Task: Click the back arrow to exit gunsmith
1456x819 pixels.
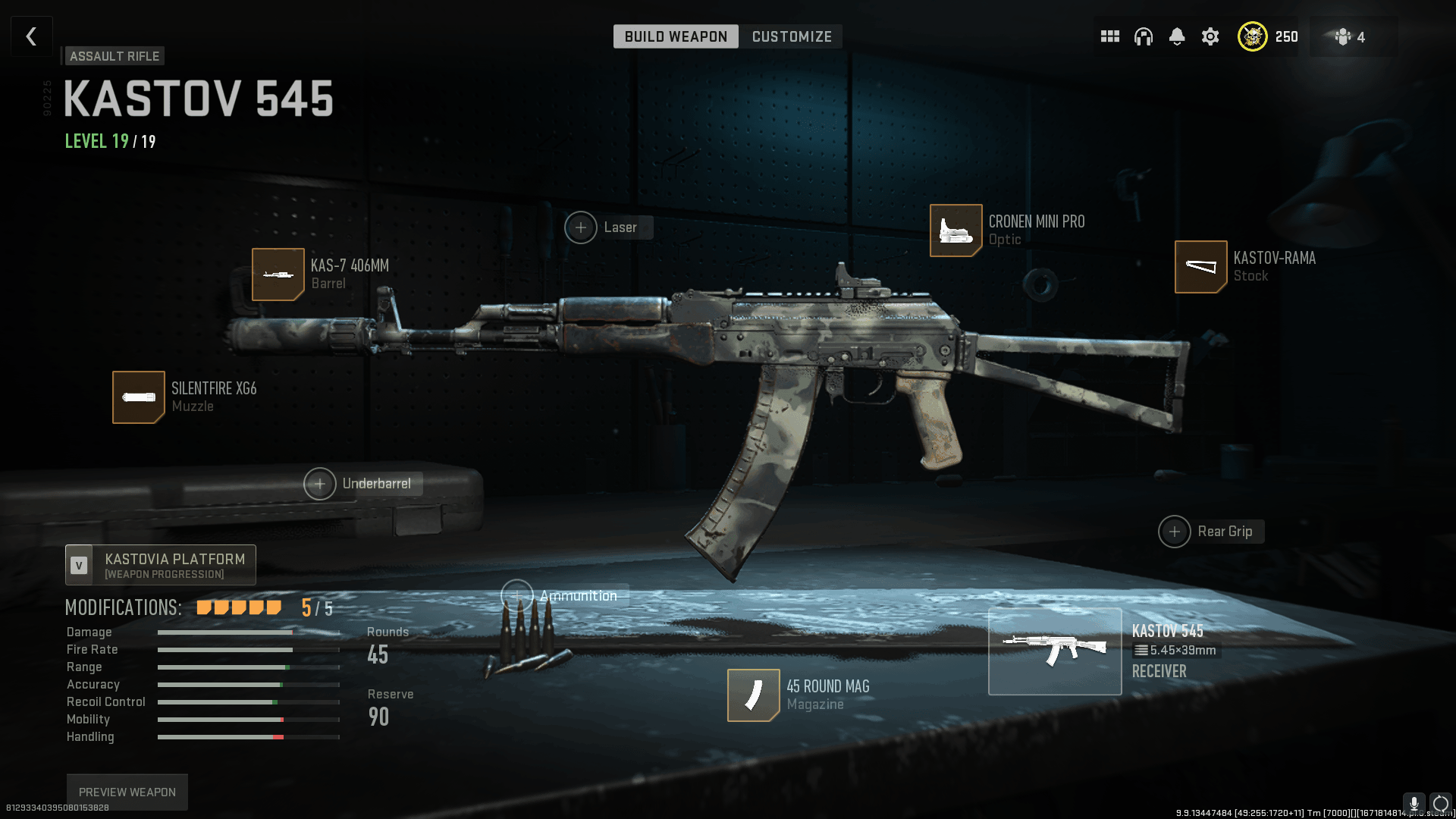Action: tap(31, 36)
